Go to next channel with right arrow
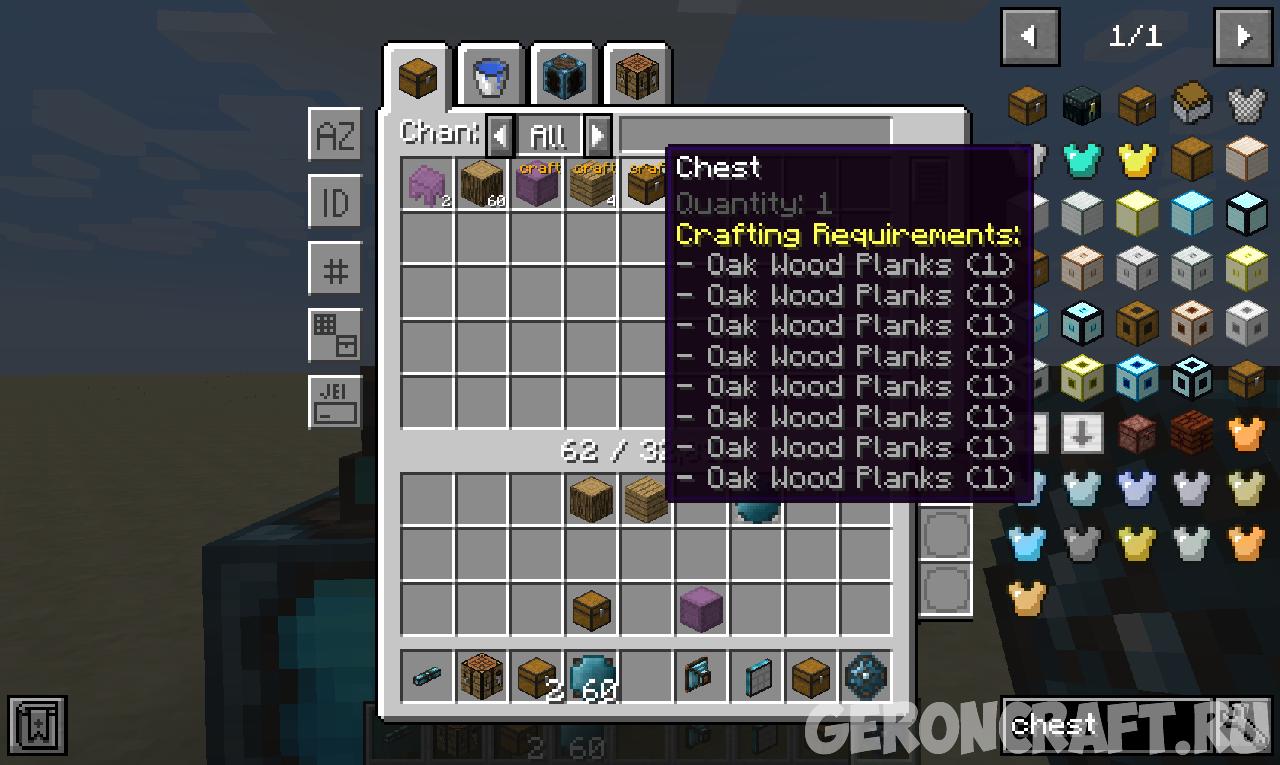 click(597, 134)
